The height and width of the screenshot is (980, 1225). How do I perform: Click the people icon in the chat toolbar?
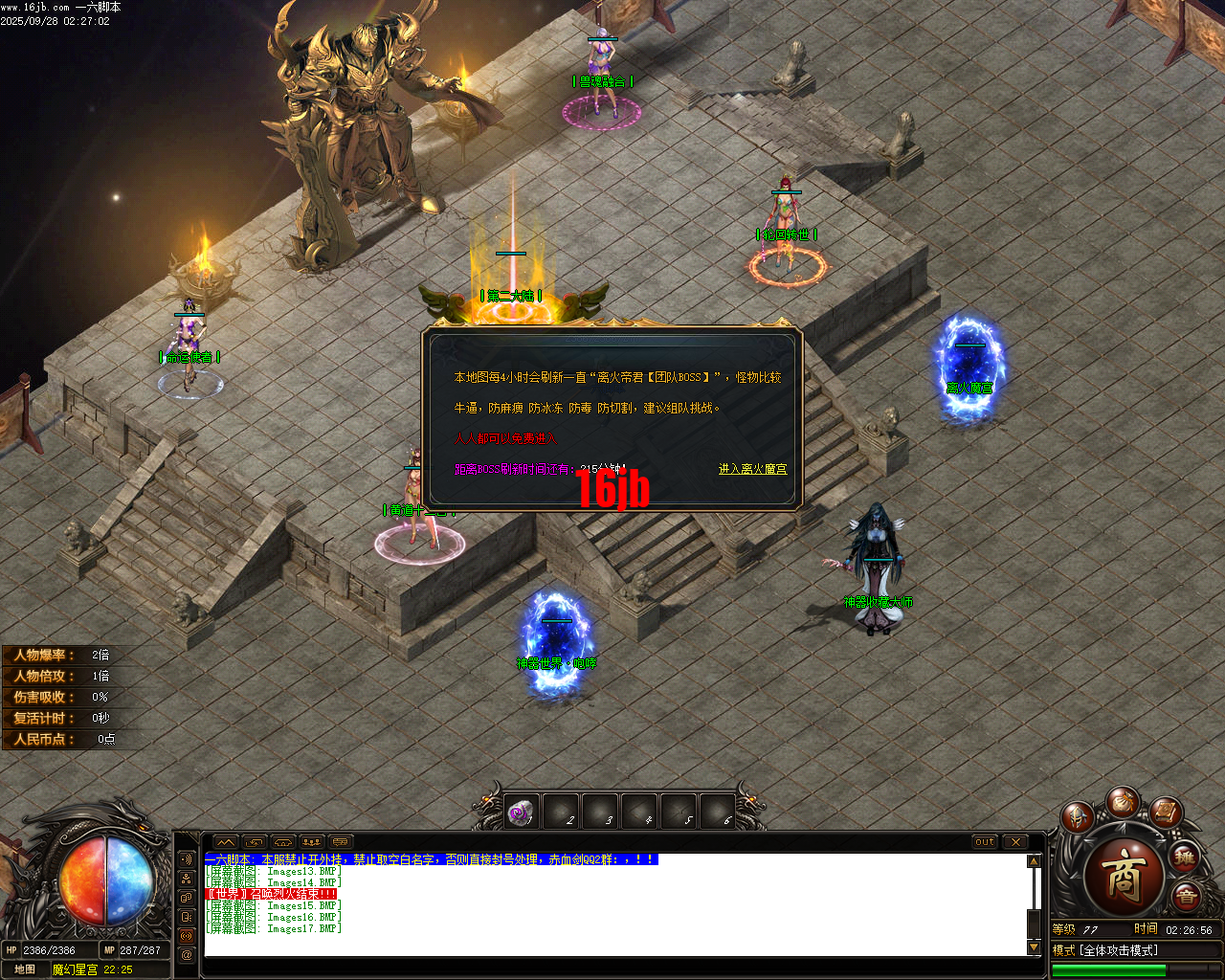click(311, 842)
